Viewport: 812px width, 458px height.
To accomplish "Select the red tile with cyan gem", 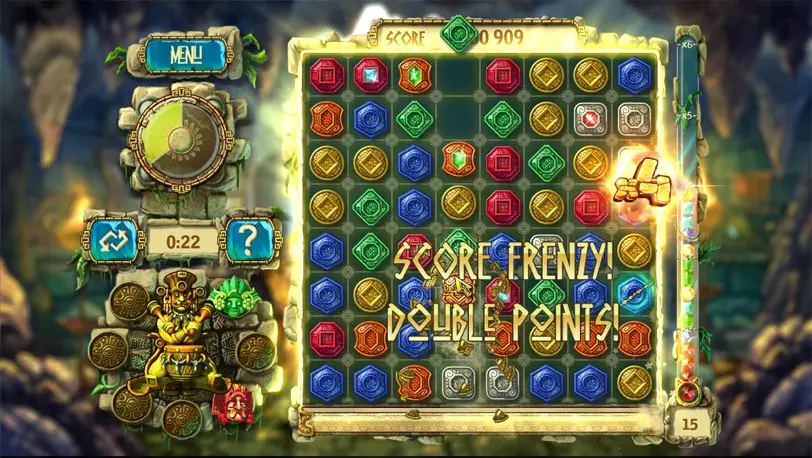I will 368,75.
